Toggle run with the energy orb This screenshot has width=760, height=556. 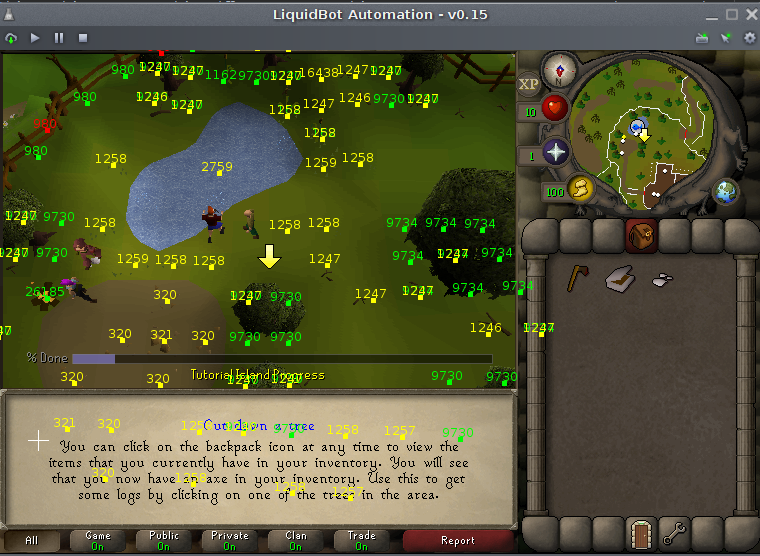(x=581, y=187)
